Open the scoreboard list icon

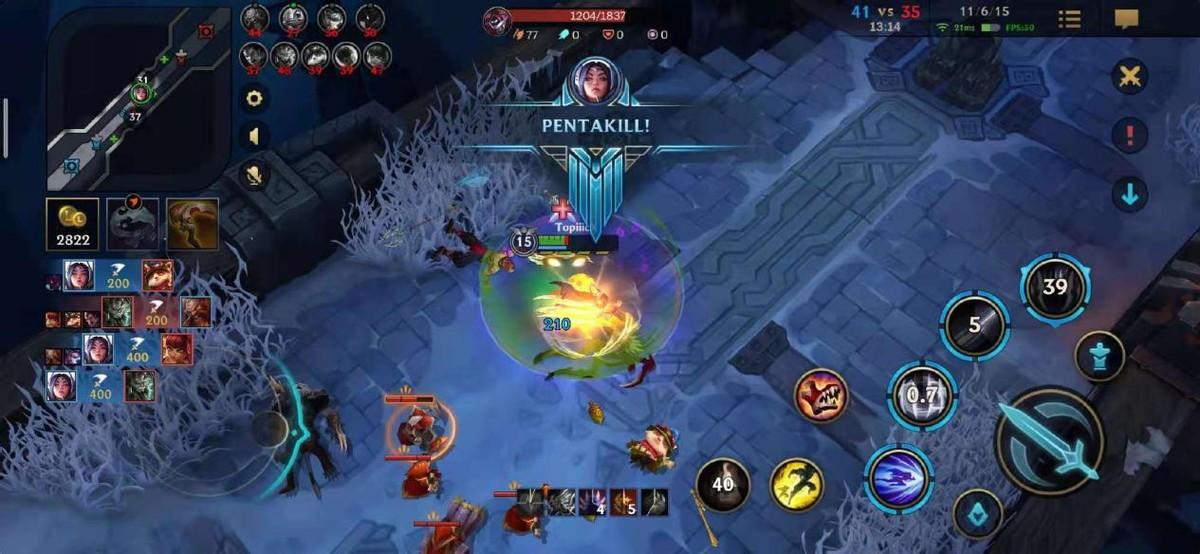pyautogui.click(x=1069, y=19)
